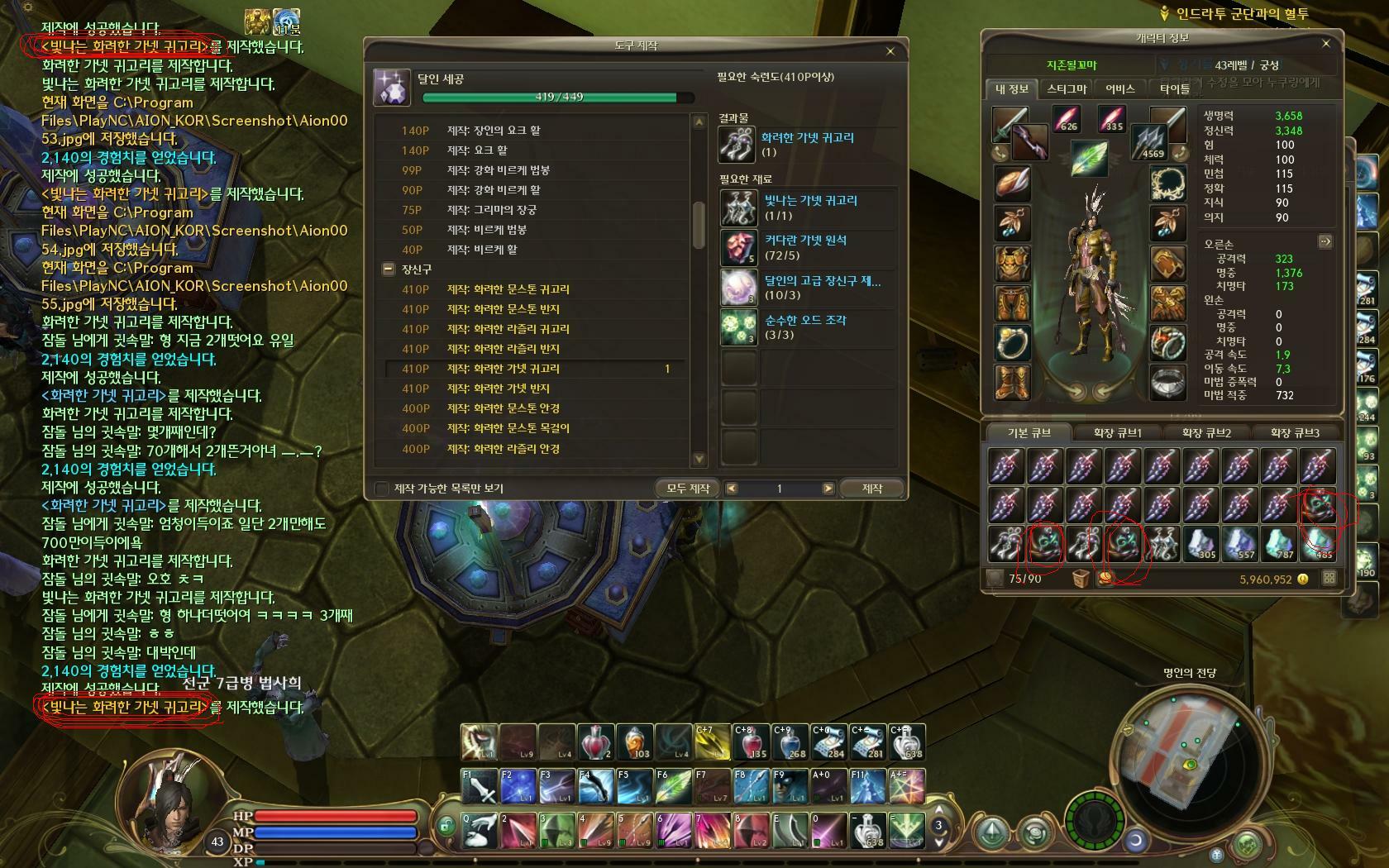
Task: Click the 화려한 가넷 귀고리 result icon
Action: tap(737, 145)
